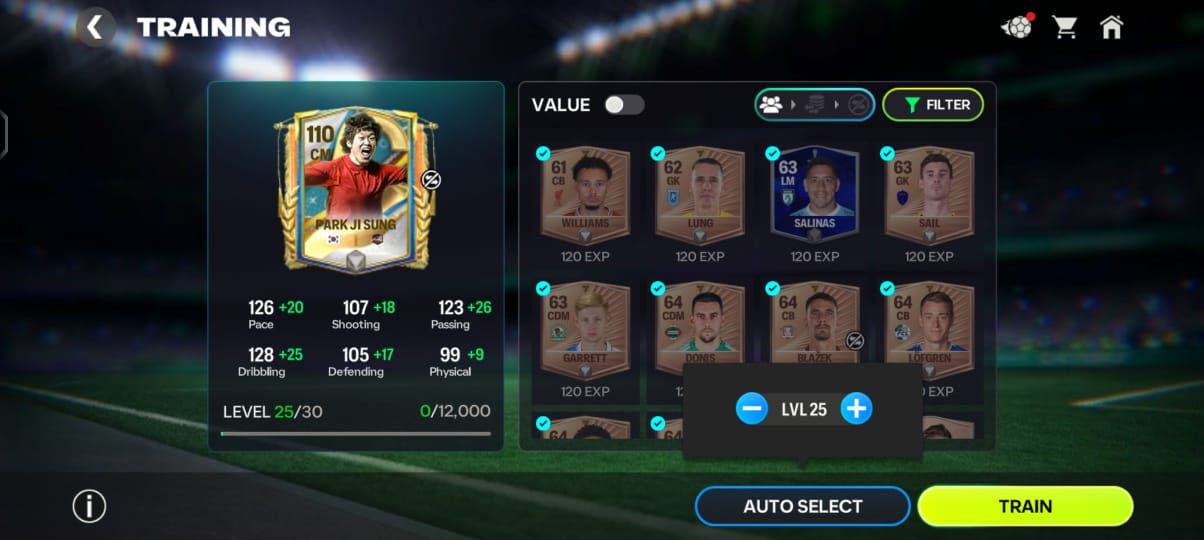
Task: Choose the Salinas LM player card
Action: (x=814, y=195)
